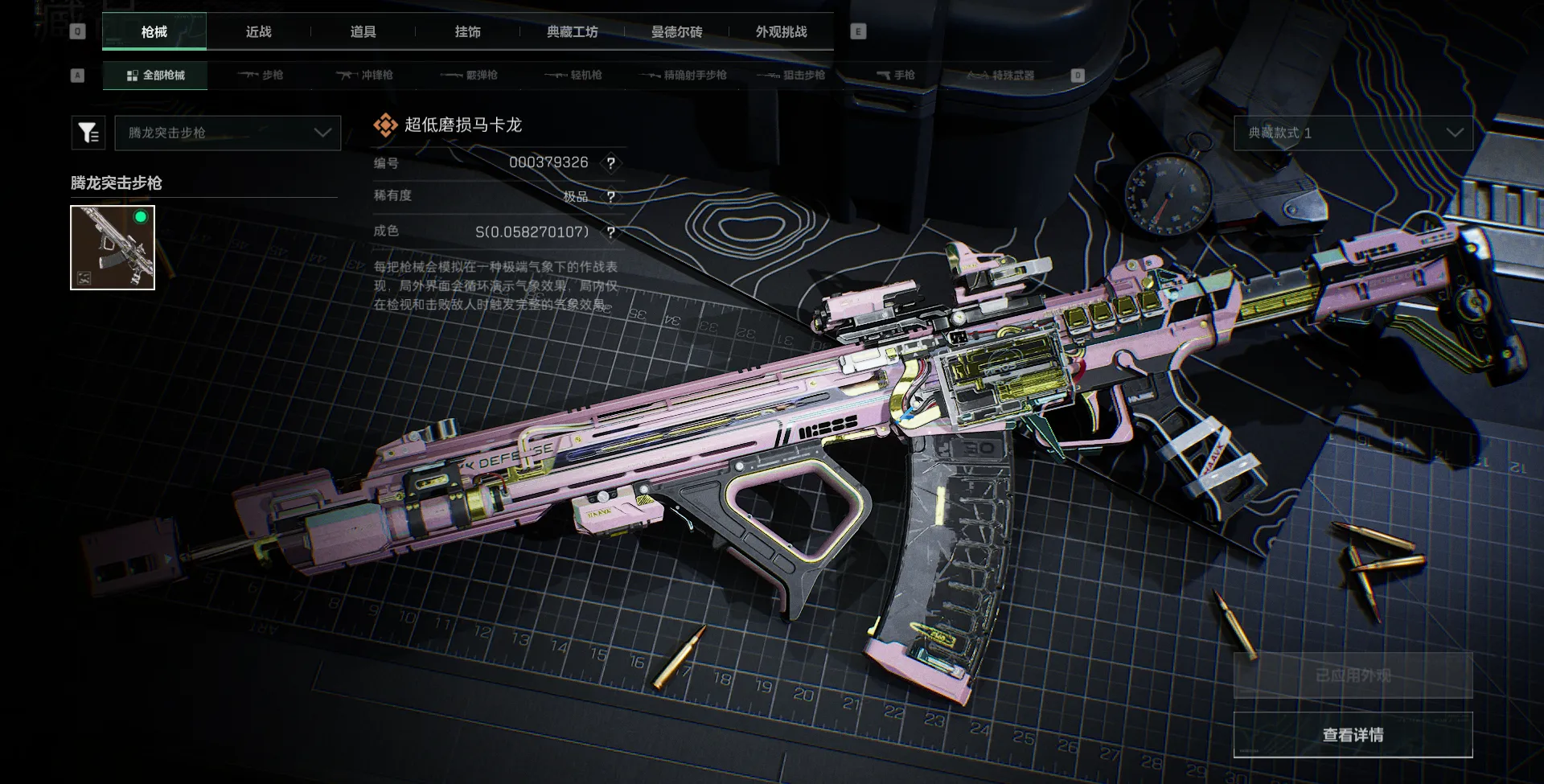This screenshot has width=1544, height=784.
Task: Filter by 手枪 (pistols) category
Action: point(896,75)
